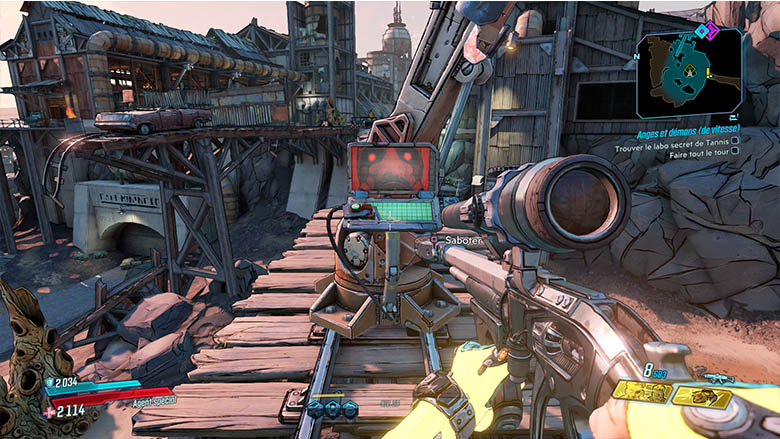This screenshot has width=780, height=439.
Task: Click the blue hexagon badges below the crosshair
Action: [x=332, y=407]
